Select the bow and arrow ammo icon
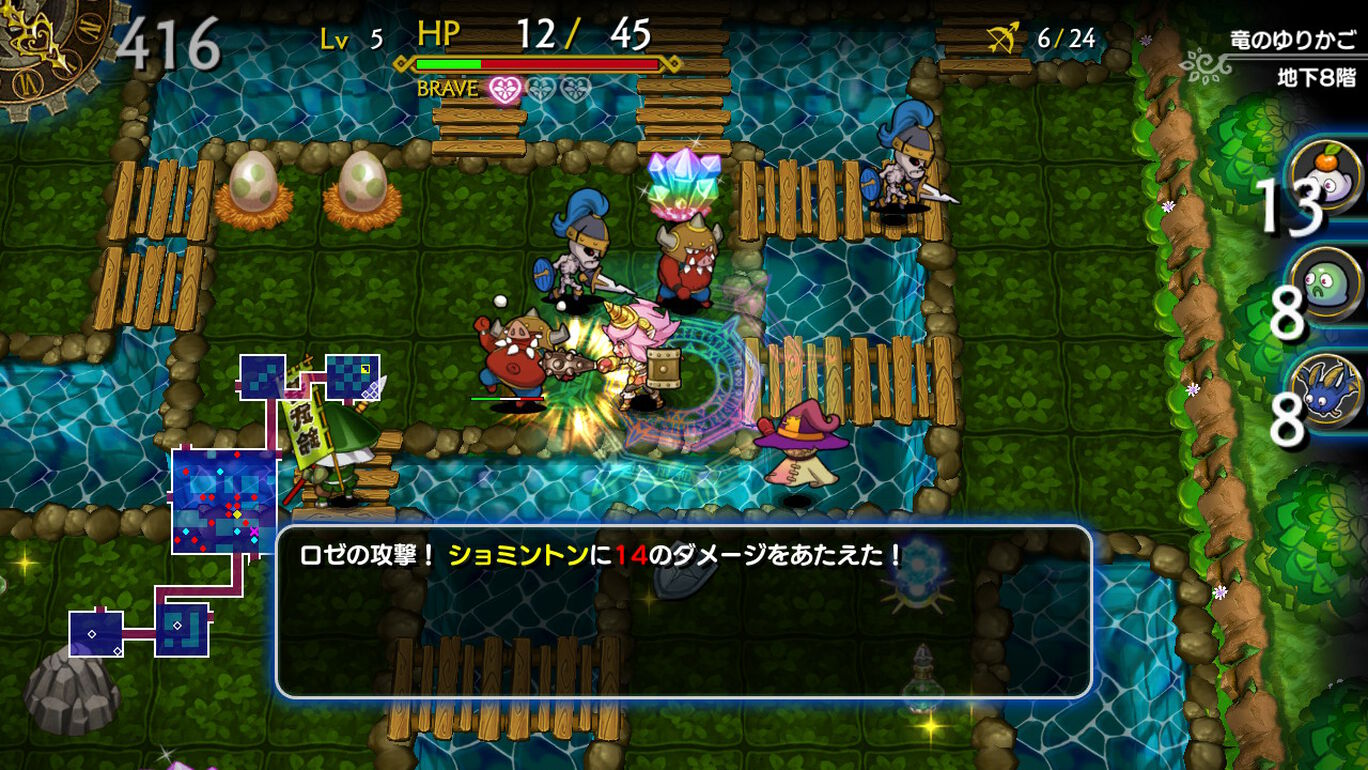This screenshot has height=770, width=1368. (1002, 39)
